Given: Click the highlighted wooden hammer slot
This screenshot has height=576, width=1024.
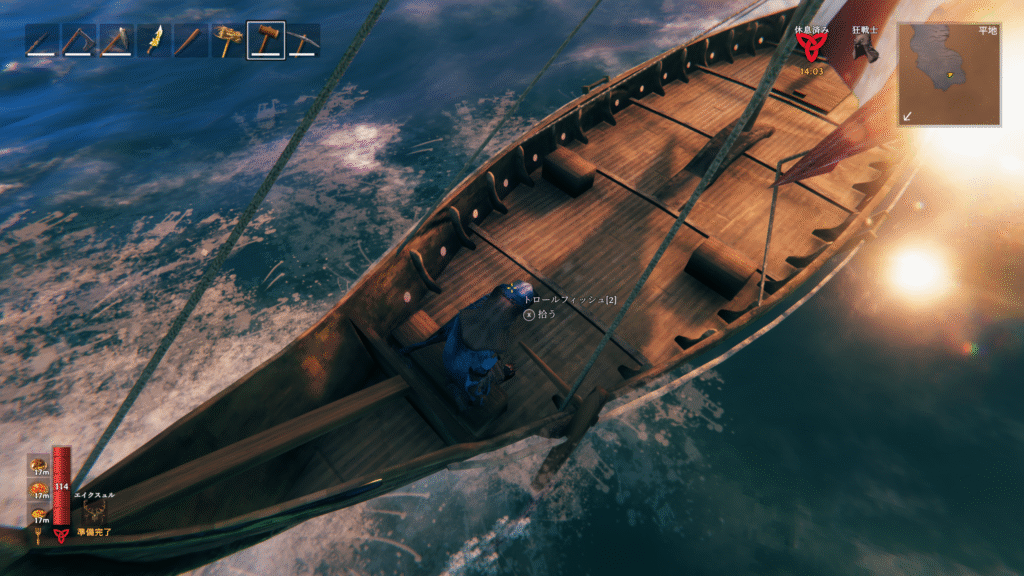Looking at the screenshot, I should pos(266,40).
